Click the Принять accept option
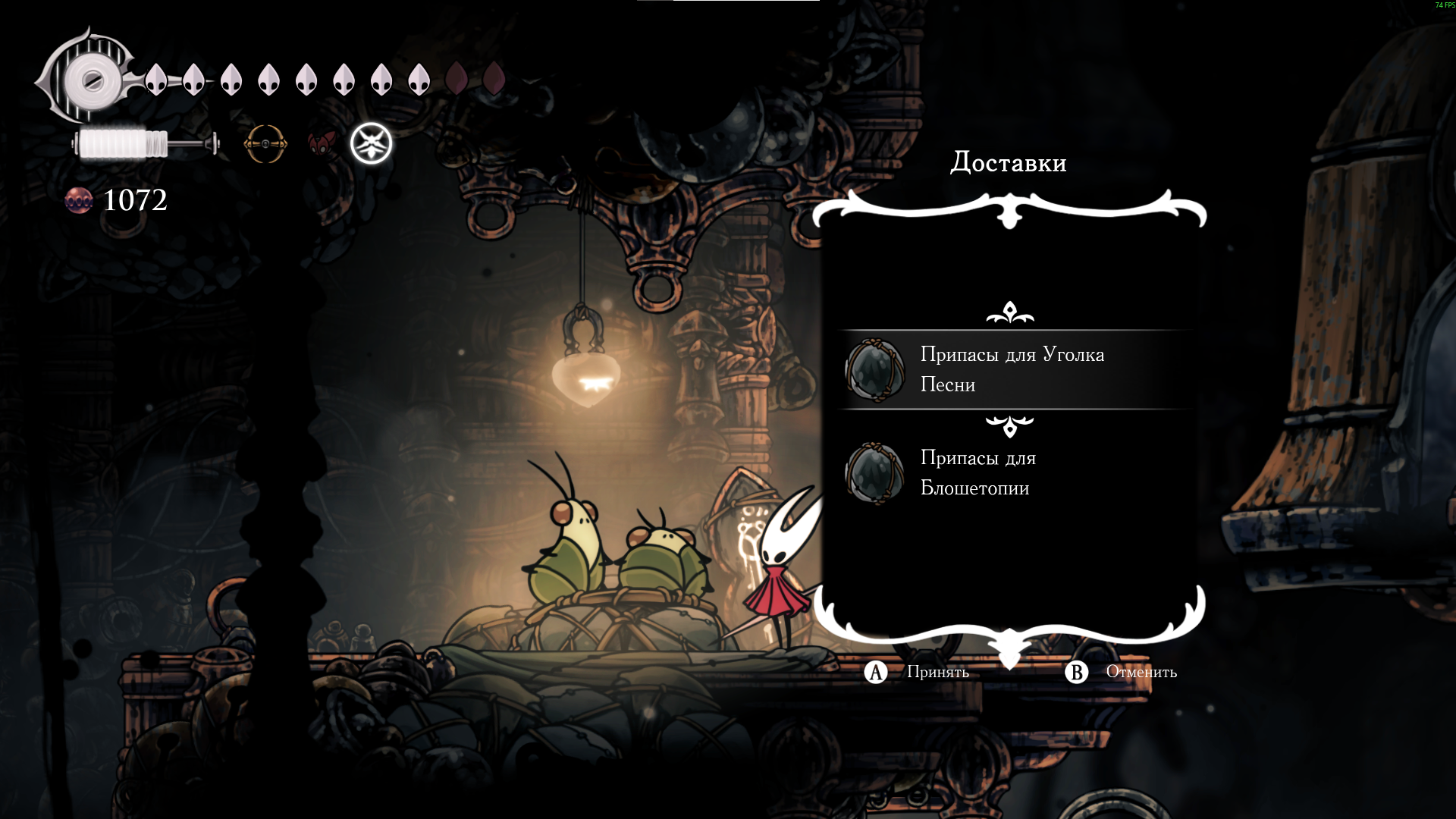 click(x=918, y=672)
